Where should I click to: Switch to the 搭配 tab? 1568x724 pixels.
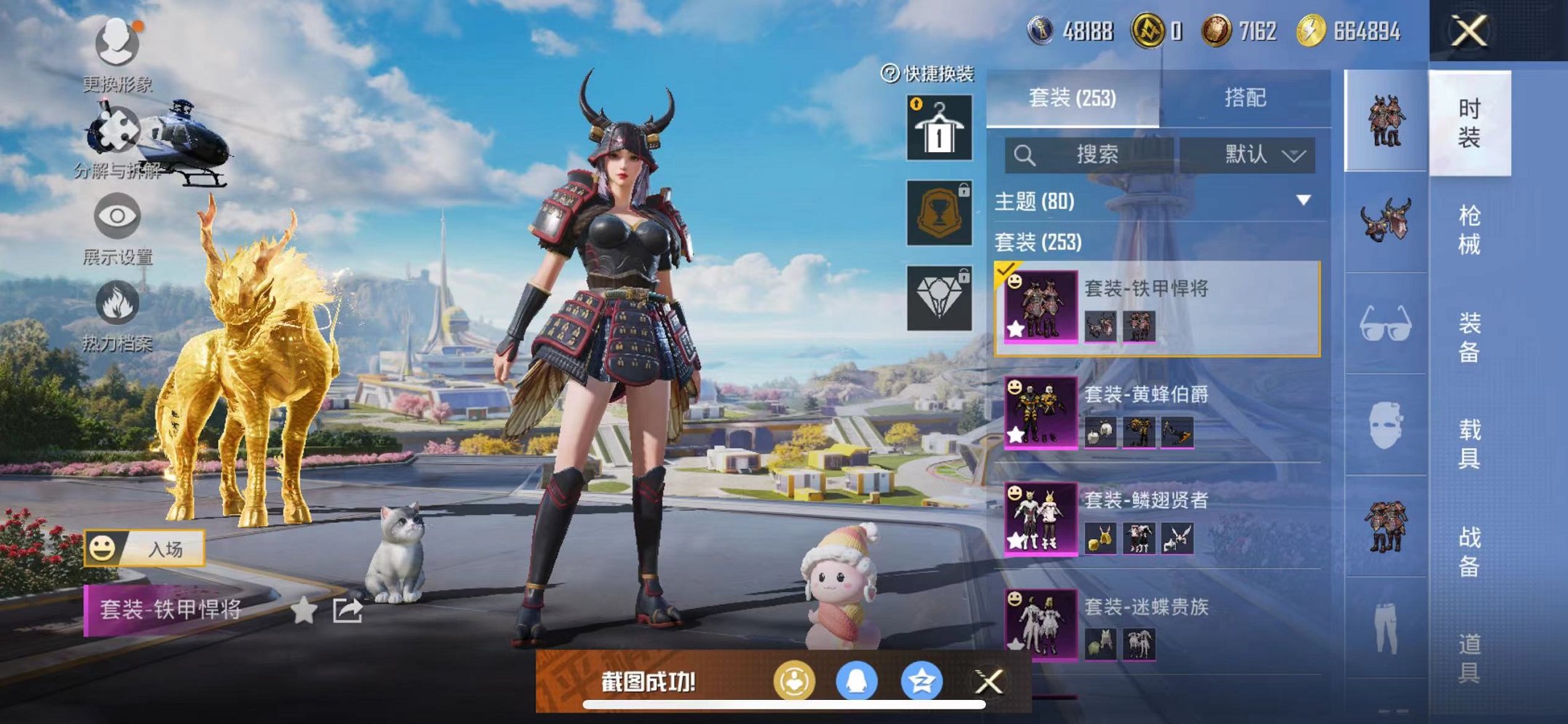coord(1244,98)
